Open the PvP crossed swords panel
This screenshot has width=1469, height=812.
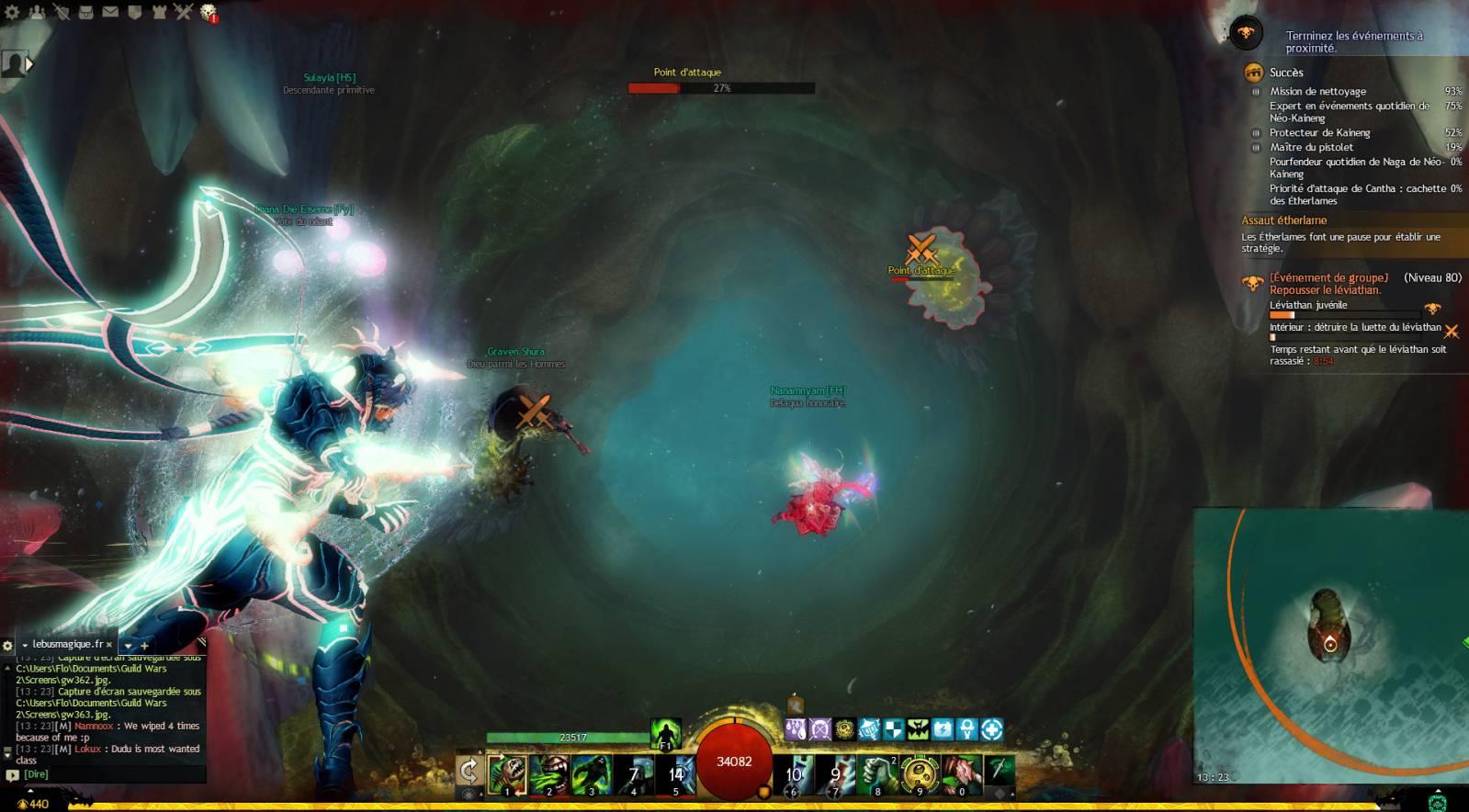tap(183, 12)
